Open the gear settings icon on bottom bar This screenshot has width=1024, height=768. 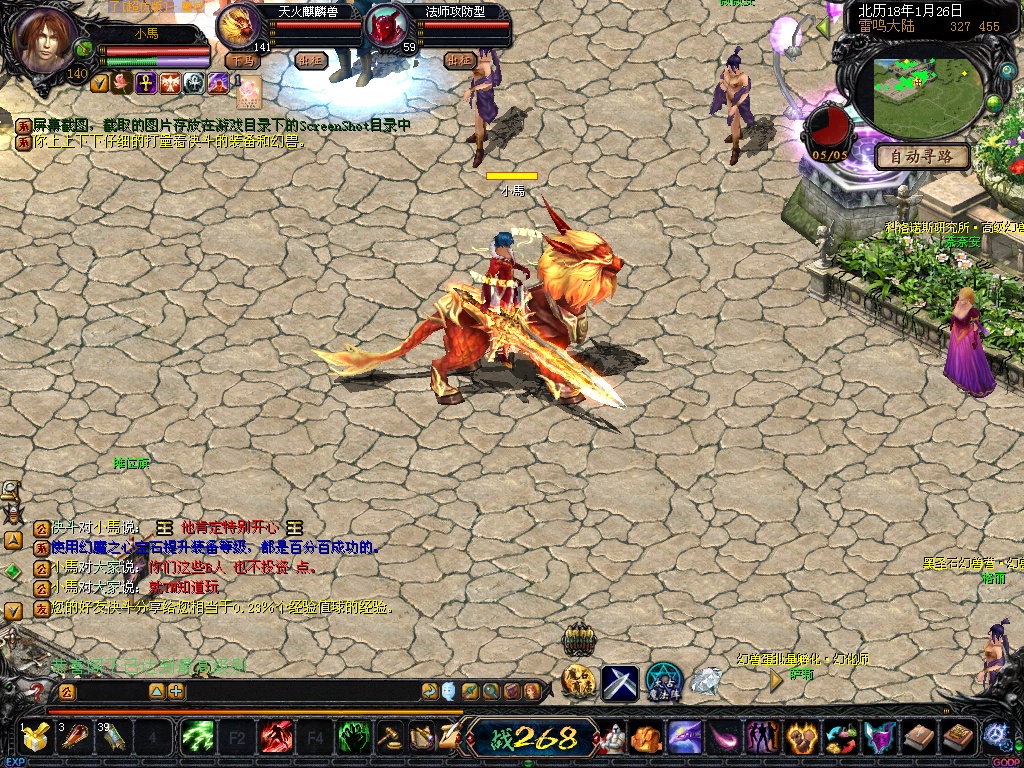pyautogui.click(x=995, y=735)
